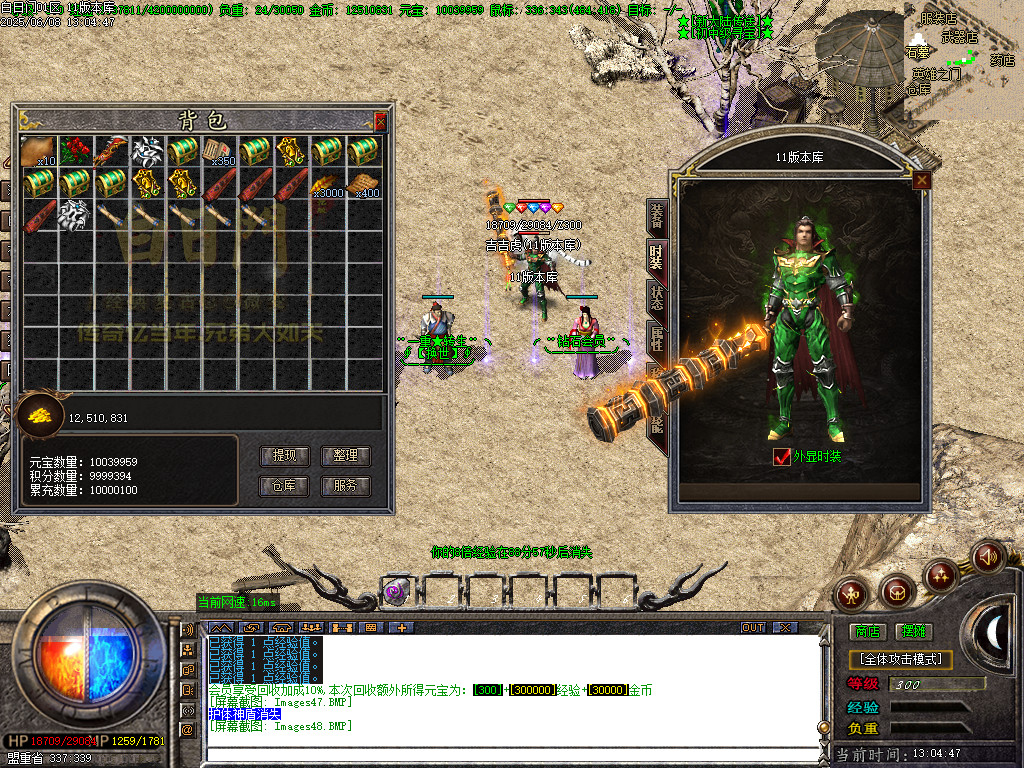Click the 提现 button in the bag
This screenshot has width=1024, height=768.
point(284,456)
